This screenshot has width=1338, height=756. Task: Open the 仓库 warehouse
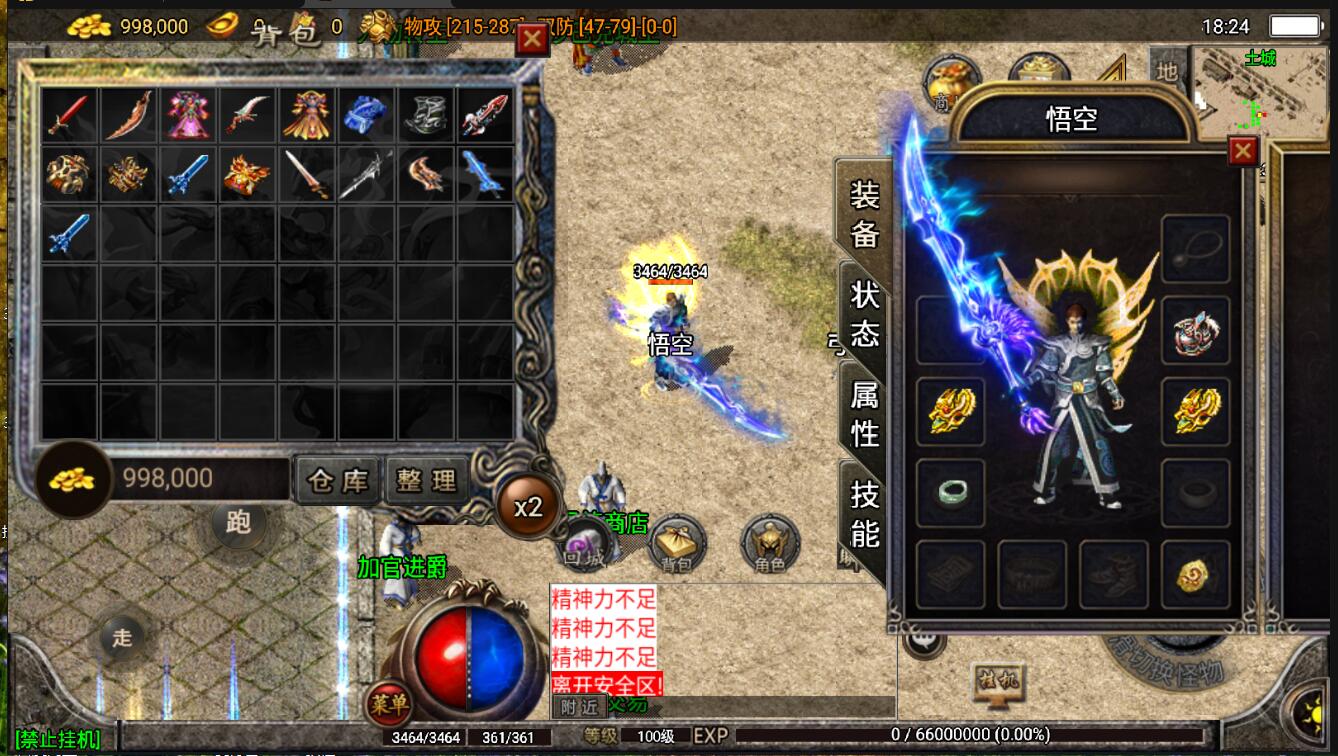338,481
